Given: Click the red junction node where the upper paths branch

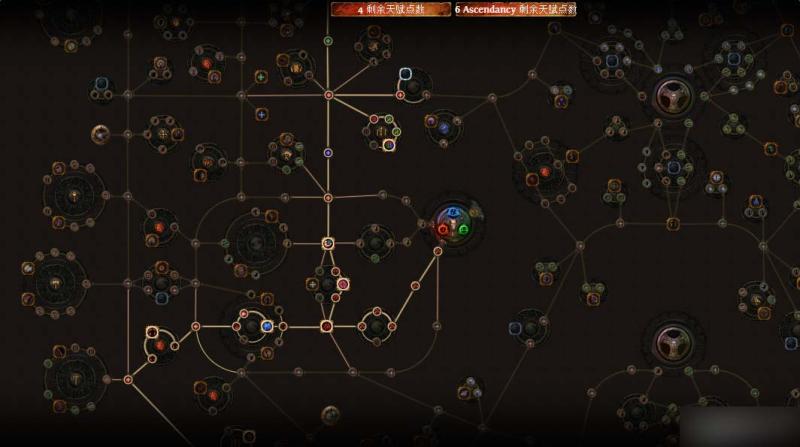Looking at the screenshot, I should [328, 95].
